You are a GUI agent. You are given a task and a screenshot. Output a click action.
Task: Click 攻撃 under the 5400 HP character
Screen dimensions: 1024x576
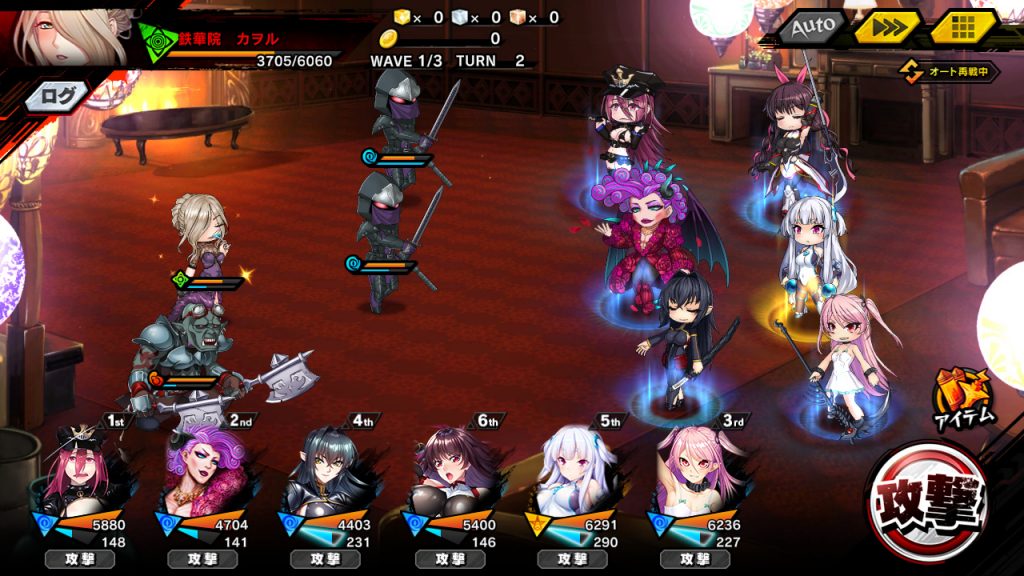point(450,559)
